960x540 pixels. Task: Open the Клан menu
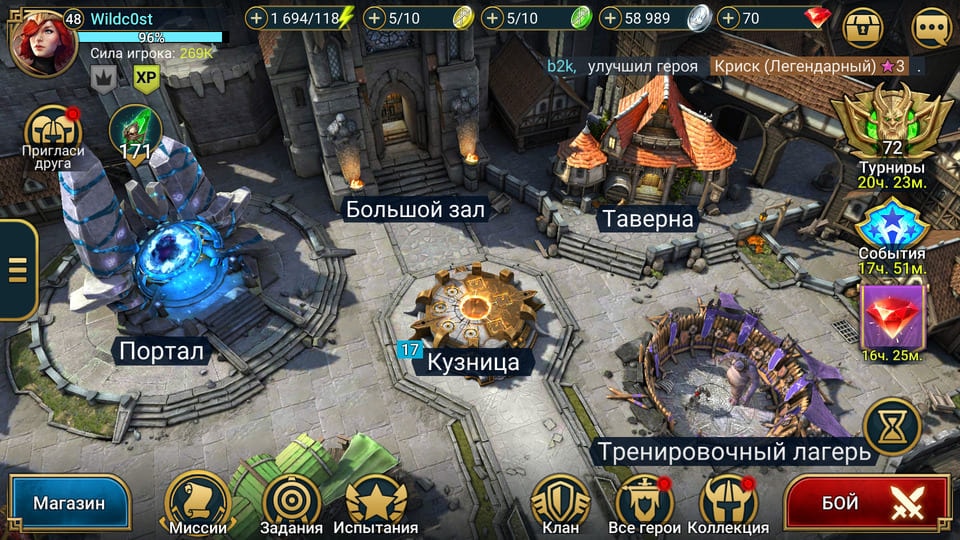[560, 502]
